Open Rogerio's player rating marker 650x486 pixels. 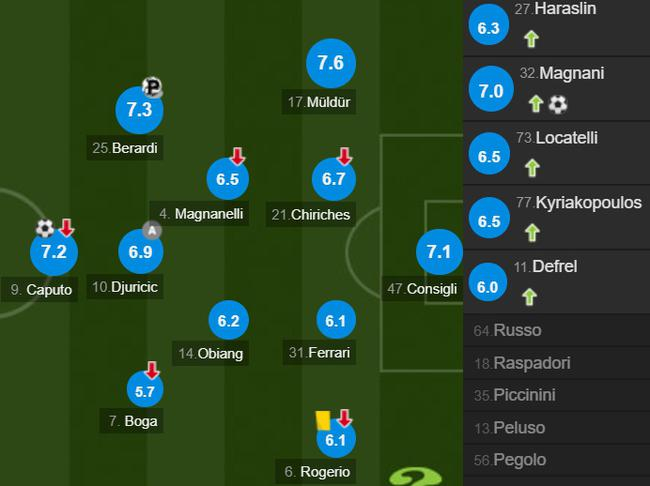click(x=334, y=438)
